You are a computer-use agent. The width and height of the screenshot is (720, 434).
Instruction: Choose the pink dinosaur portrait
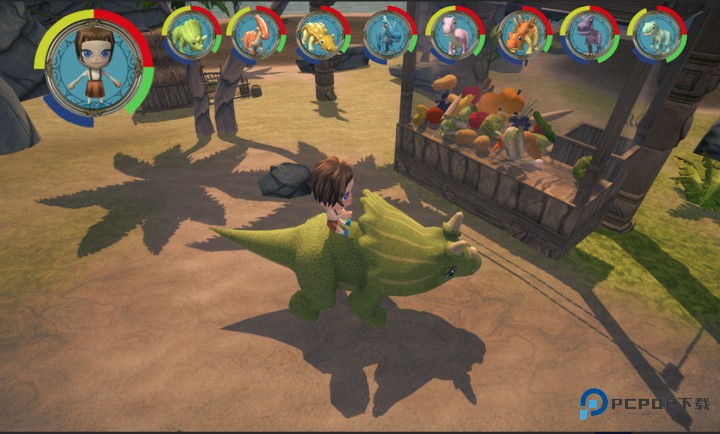click(x=455, y=34)
